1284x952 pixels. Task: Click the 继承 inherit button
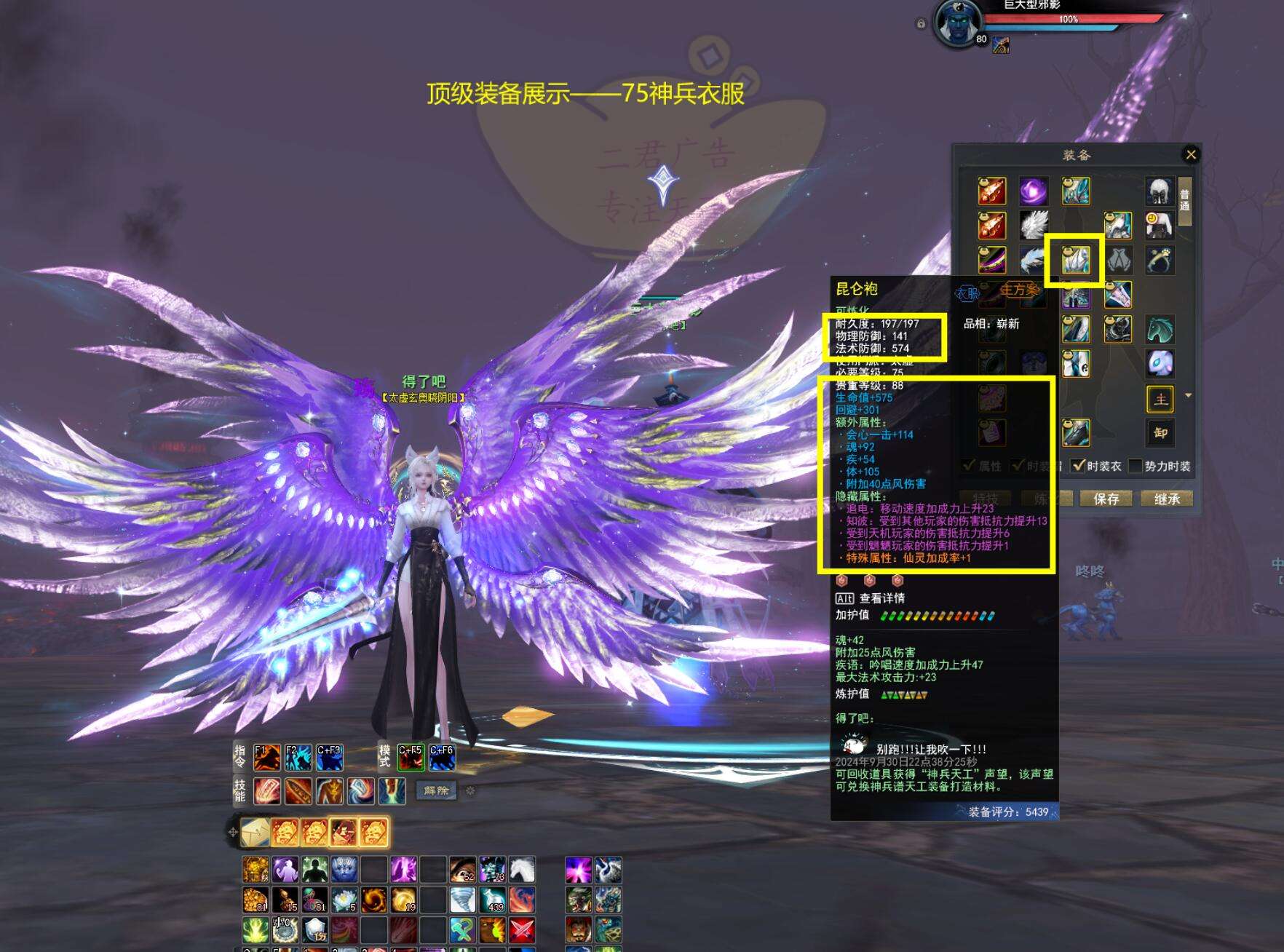(1167, 499)
